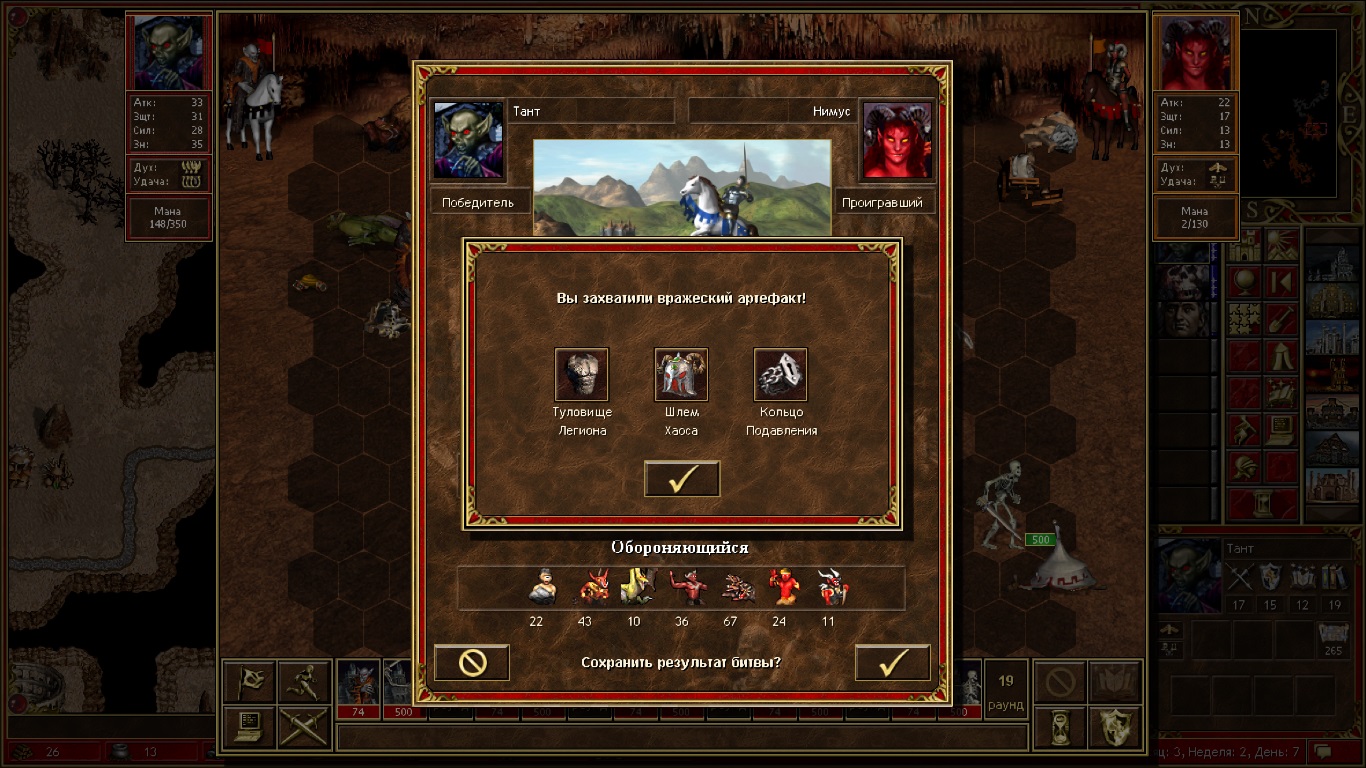Click winner Тант's portrait in results
1366x768 pixels.
pyautogui.click(x=468, y=139)
